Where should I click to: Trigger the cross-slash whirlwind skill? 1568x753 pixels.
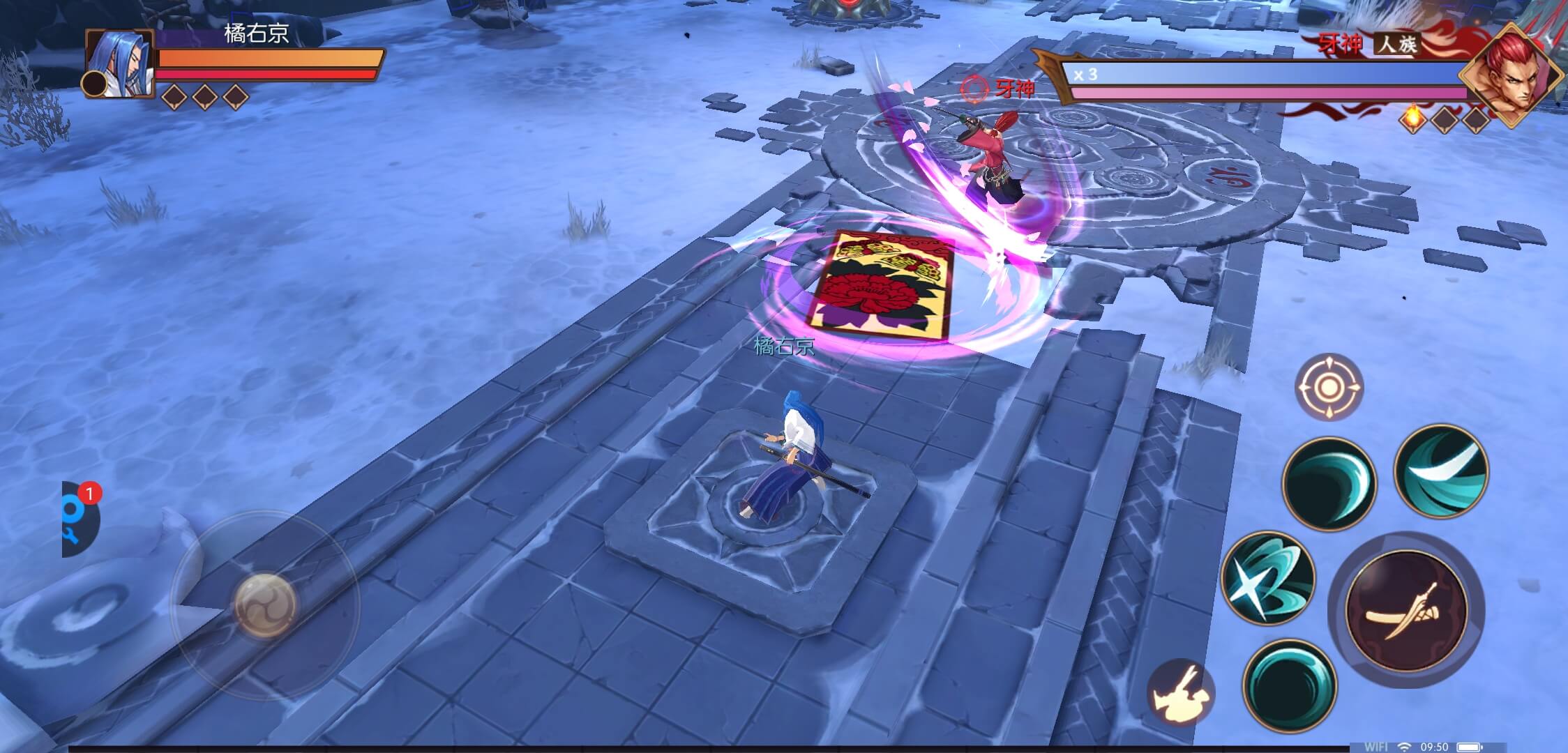point(1267,577)
